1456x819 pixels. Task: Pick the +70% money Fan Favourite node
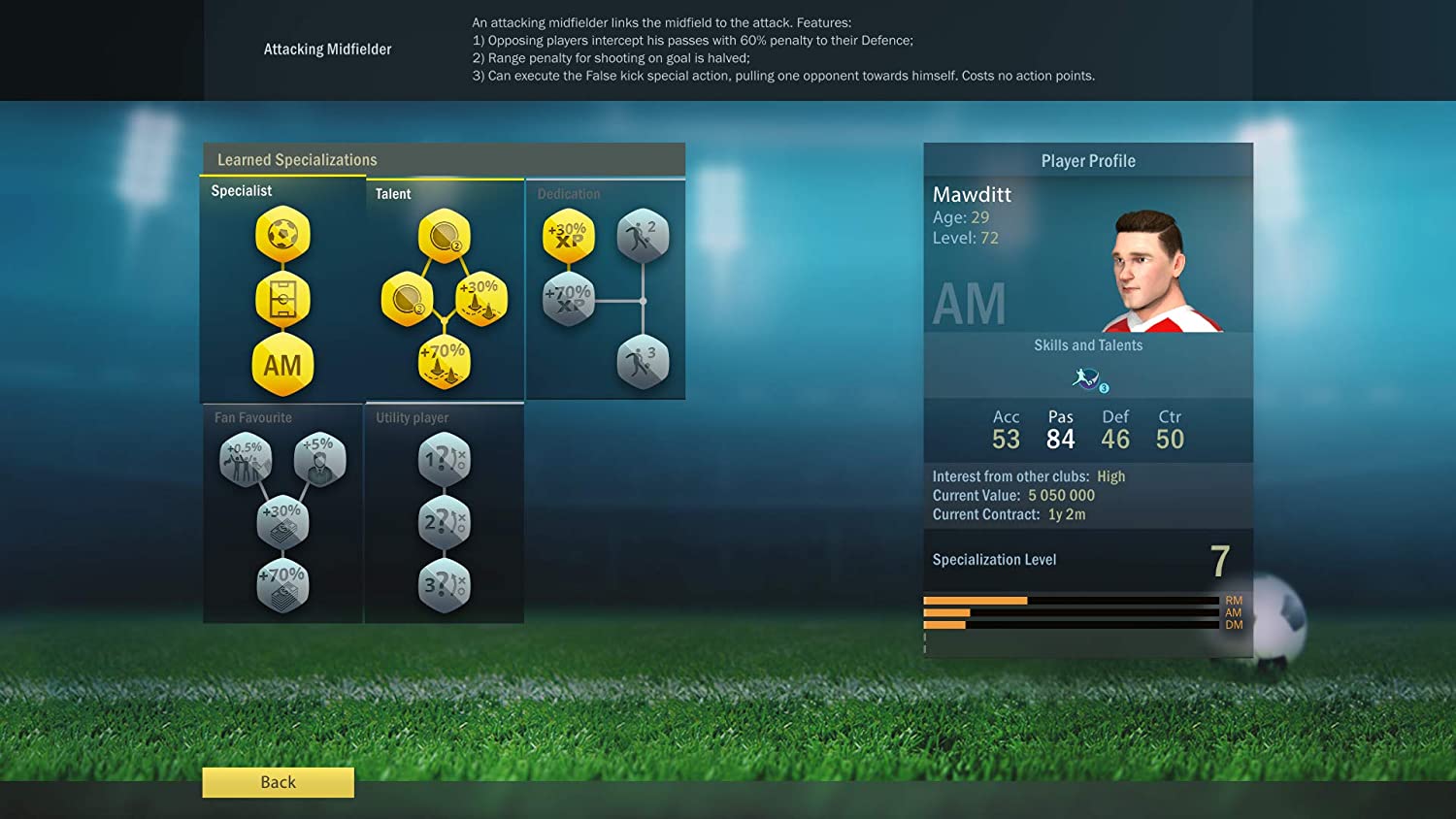tap(282, 585)
